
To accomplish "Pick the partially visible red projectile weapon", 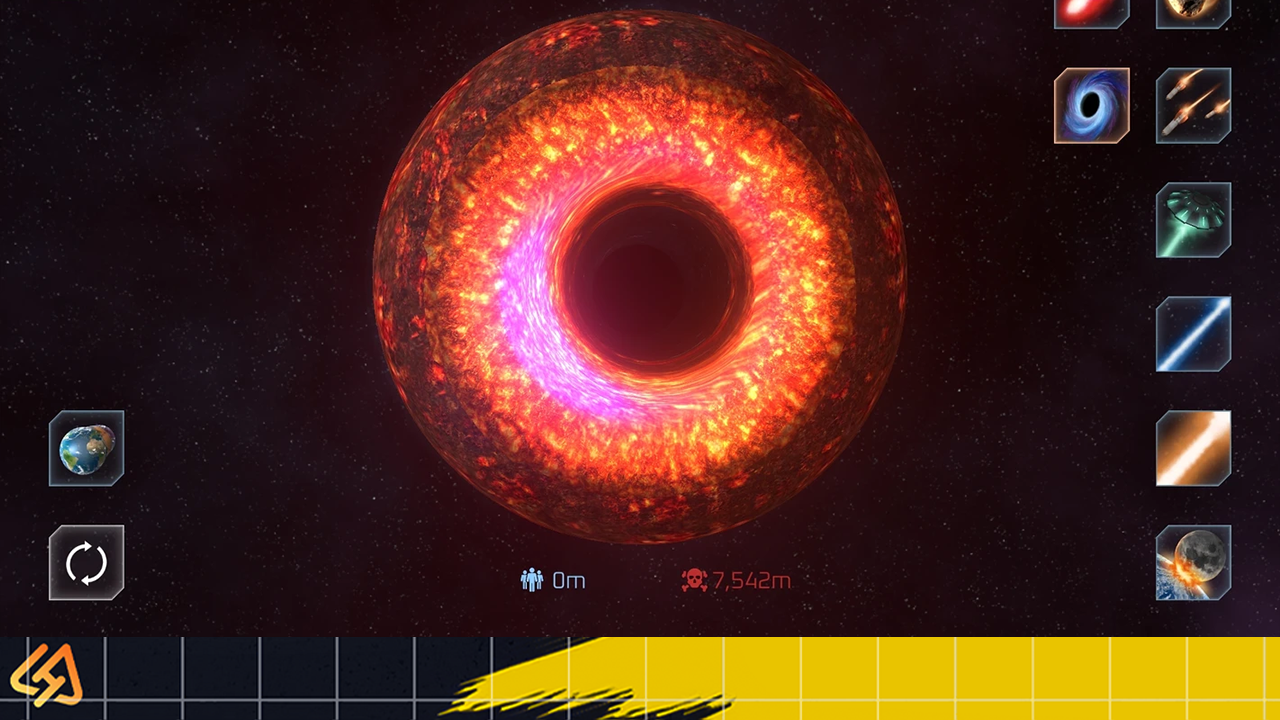I will [x=1091, y=12].
